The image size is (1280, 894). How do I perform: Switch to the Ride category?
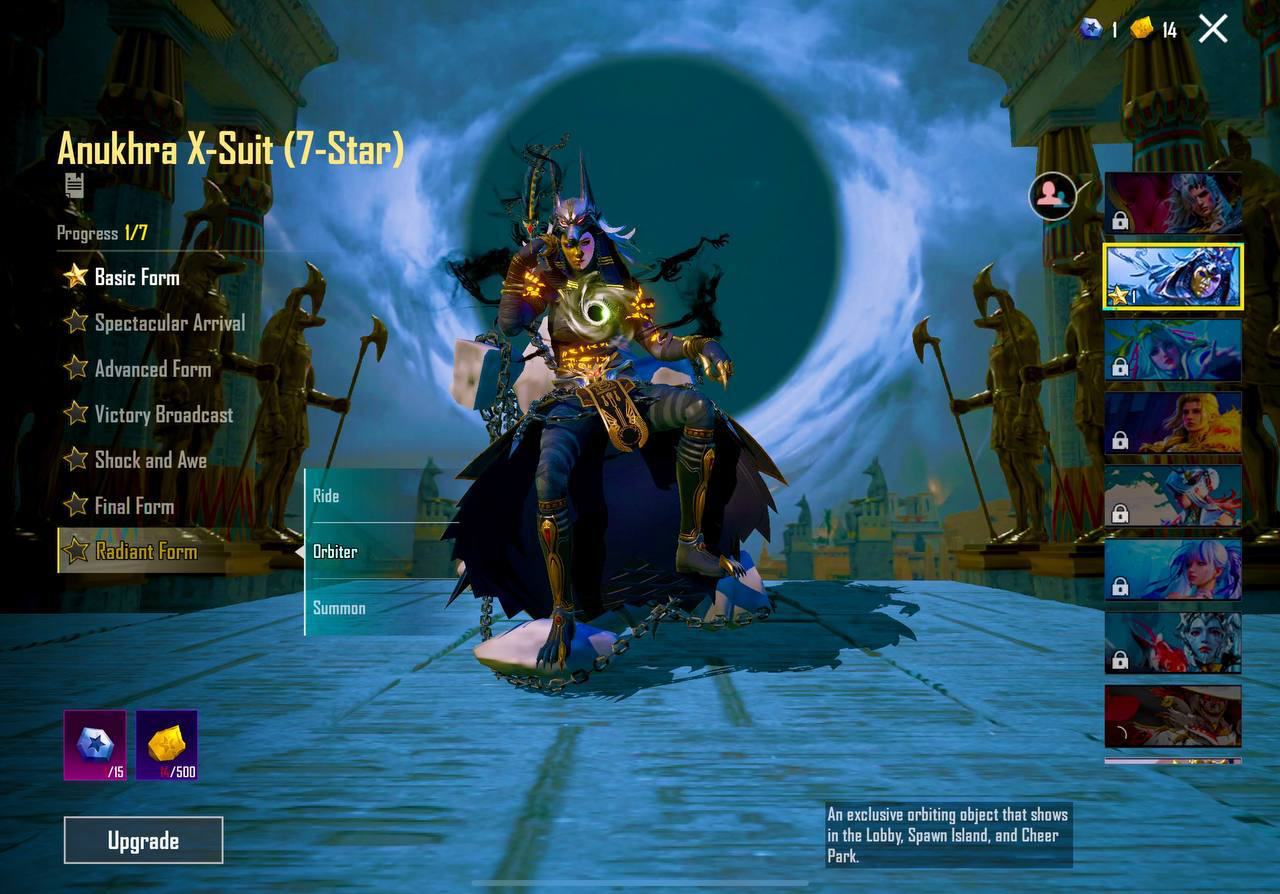[327, 495]
